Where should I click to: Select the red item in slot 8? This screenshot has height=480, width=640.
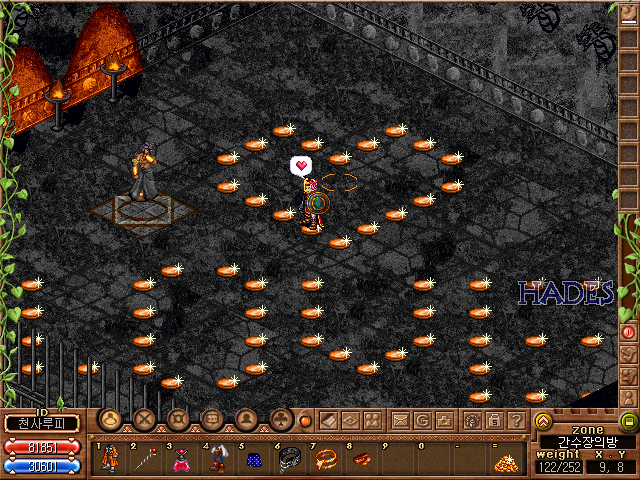(360, 460)
